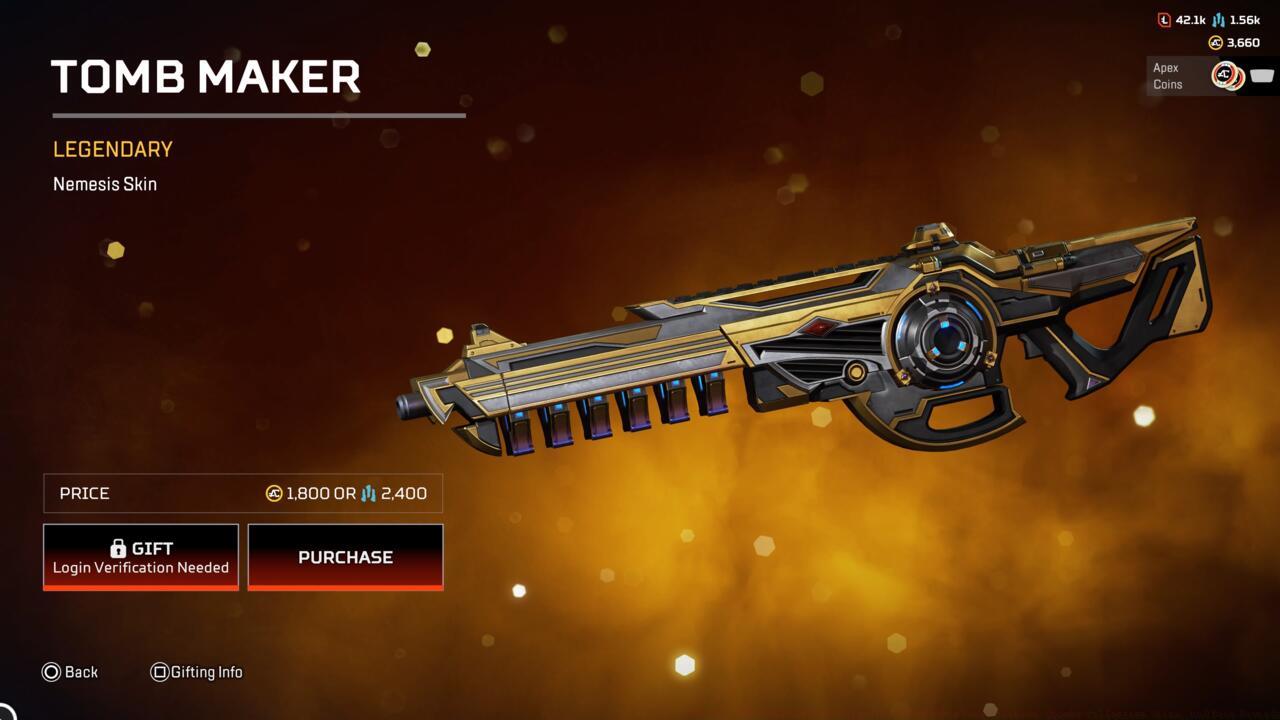Viewport: 1280px width, 720px height.
Task: Purchase the Tomb Maker skin
Action: (345, 557)
